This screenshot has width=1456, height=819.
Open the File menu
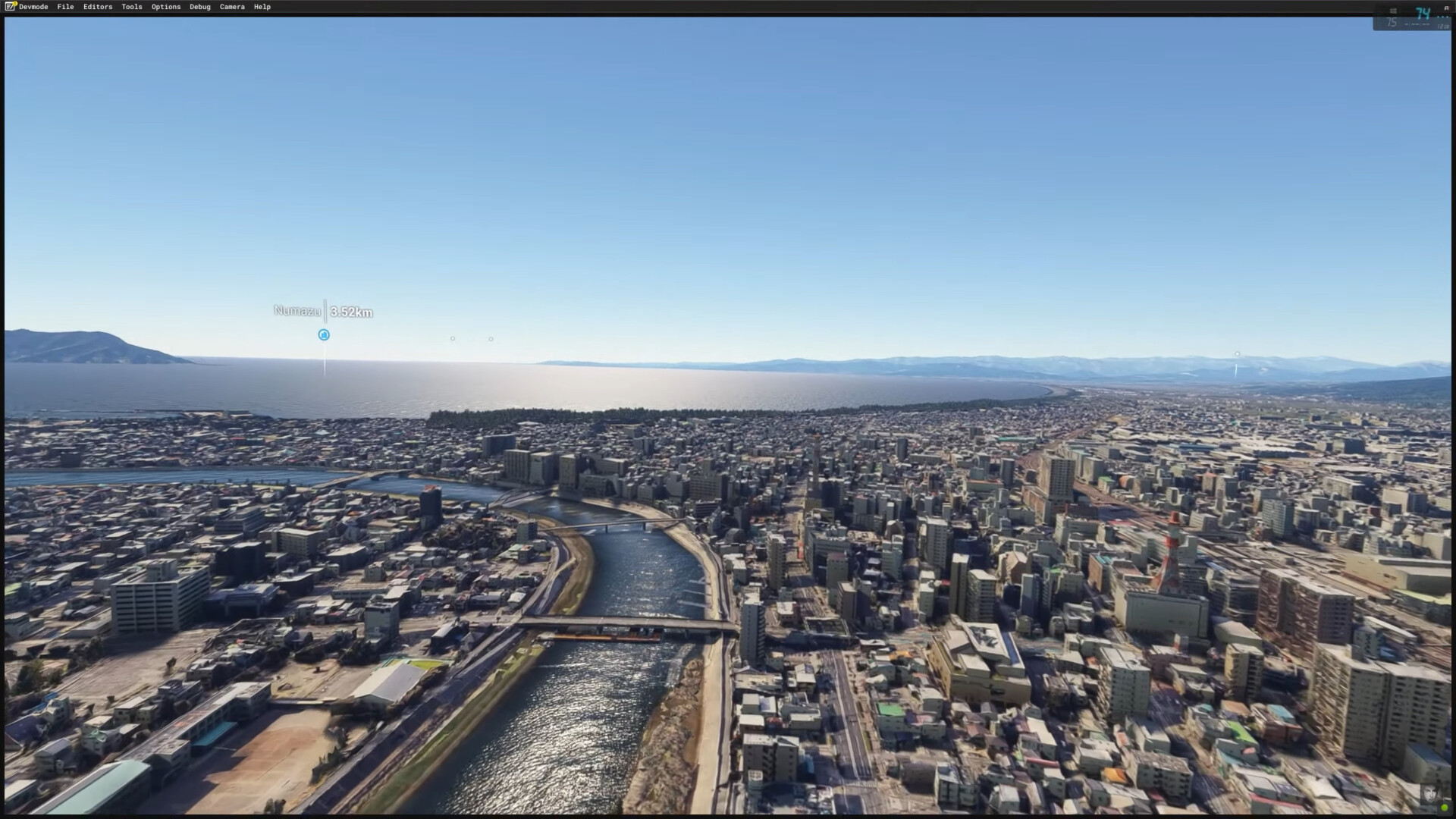[x=65, y=7]
